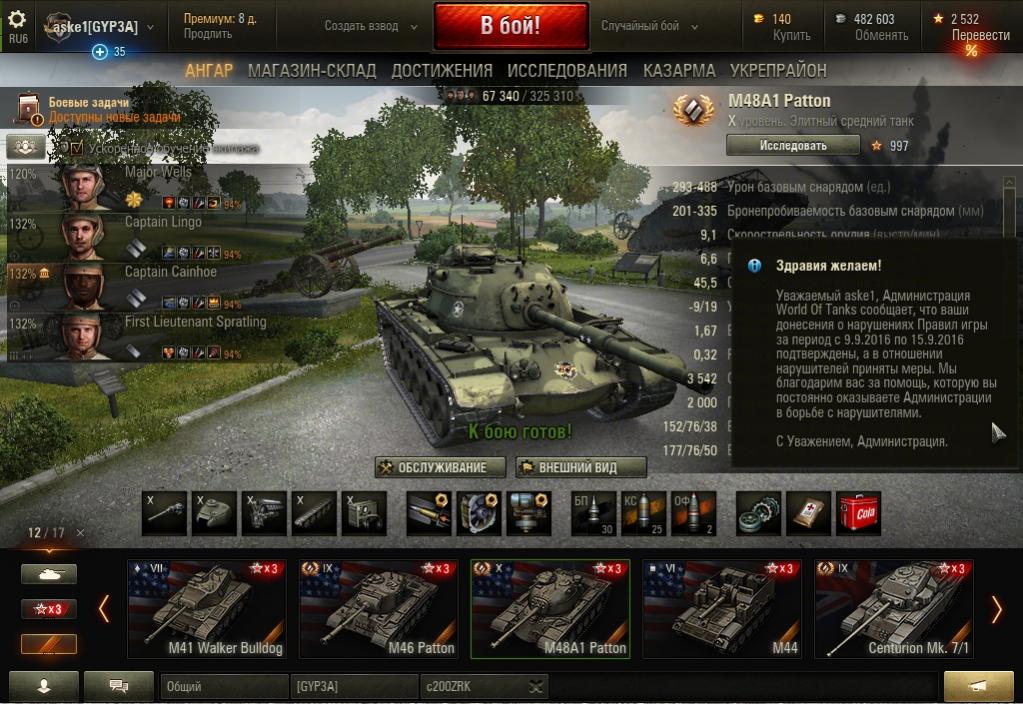Screen dimensions: 1023x704
Task: Open the ДОСТИЖЕНИЯ tab
Action: click(x=442, y=70)
